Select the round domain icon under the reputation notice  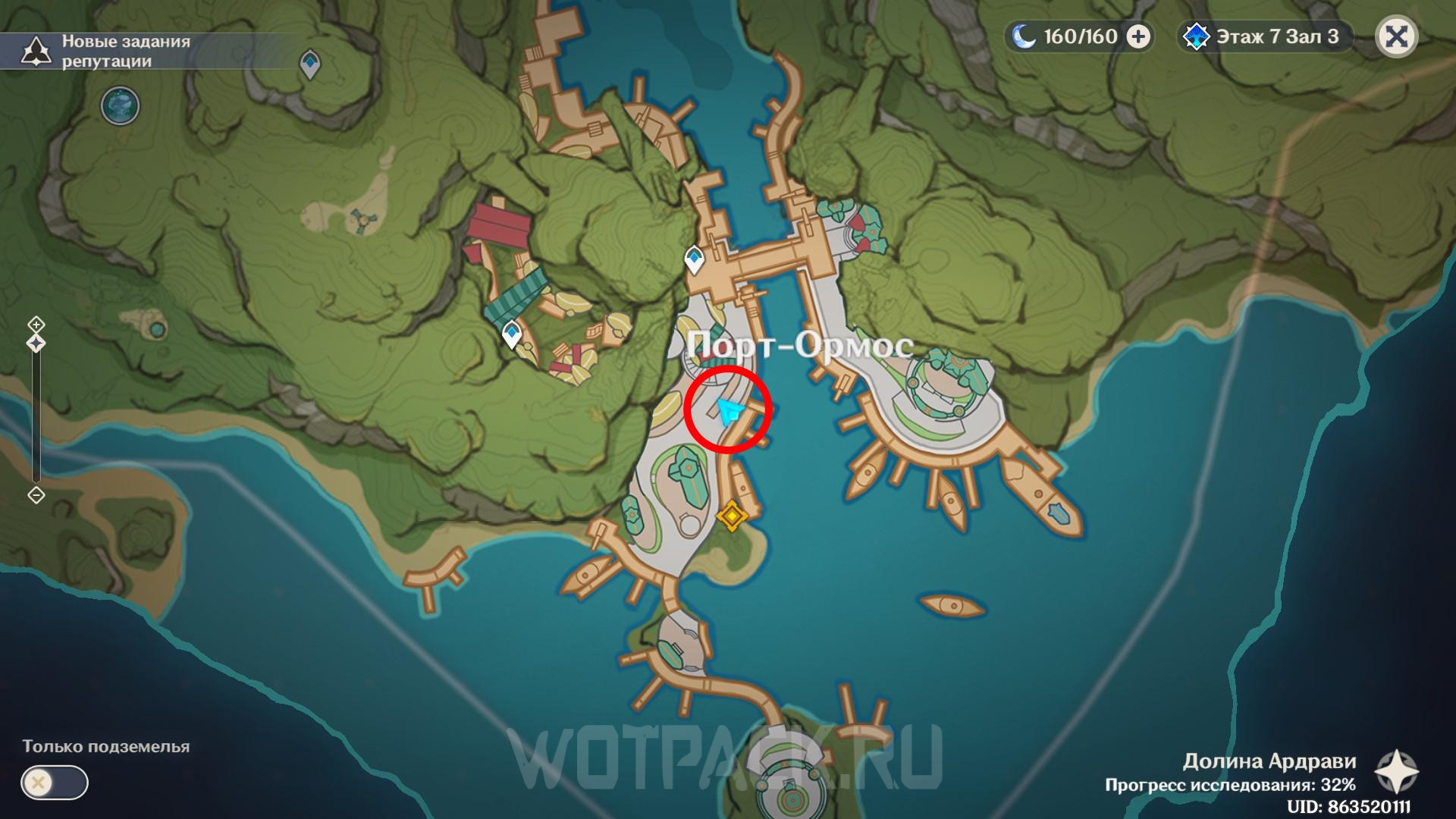[x=120, y=105]
